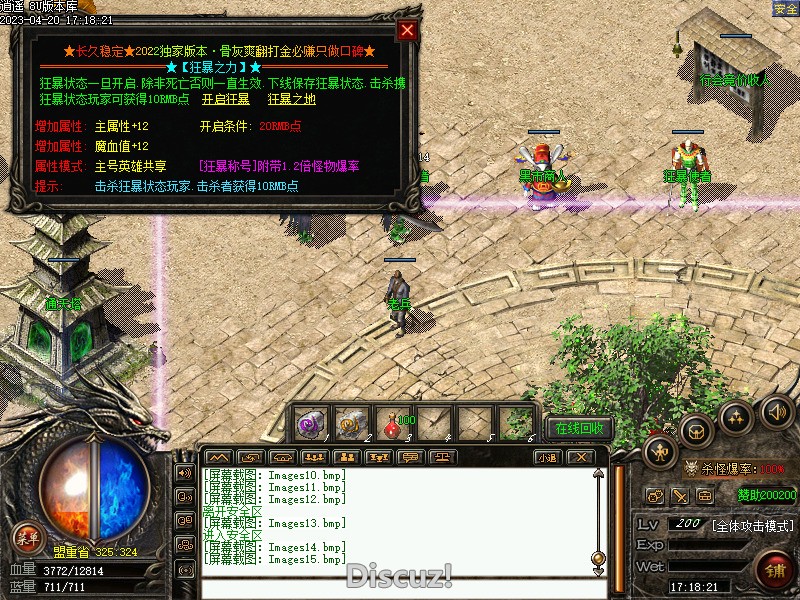This screenshot has width=800, height=600.
Task: Open the round 菜单 menu button
Action: 28,538
